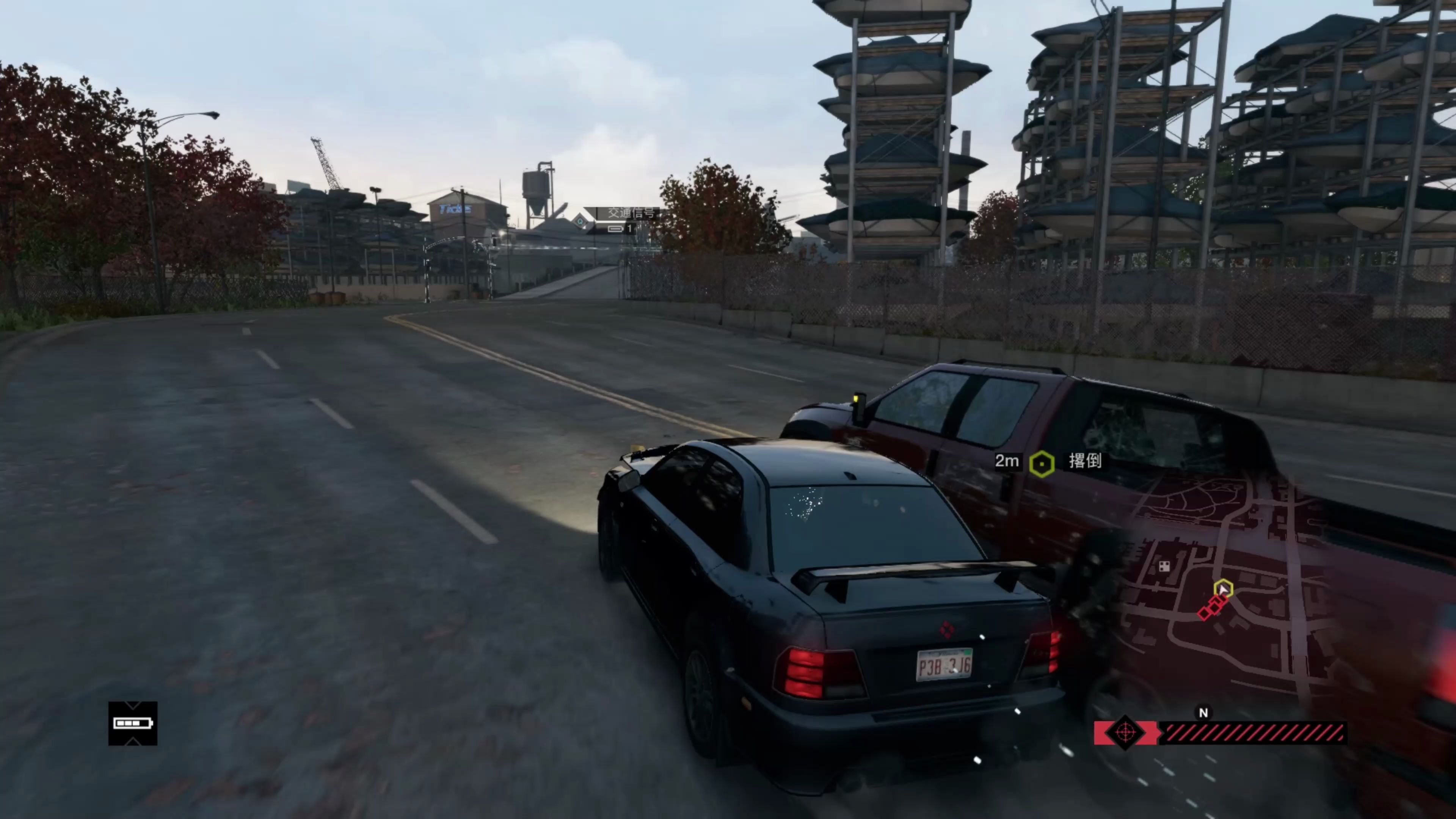Select the 交通信号 hack label
Viewport: 1456px width, 819px height.
click(631, 213)
